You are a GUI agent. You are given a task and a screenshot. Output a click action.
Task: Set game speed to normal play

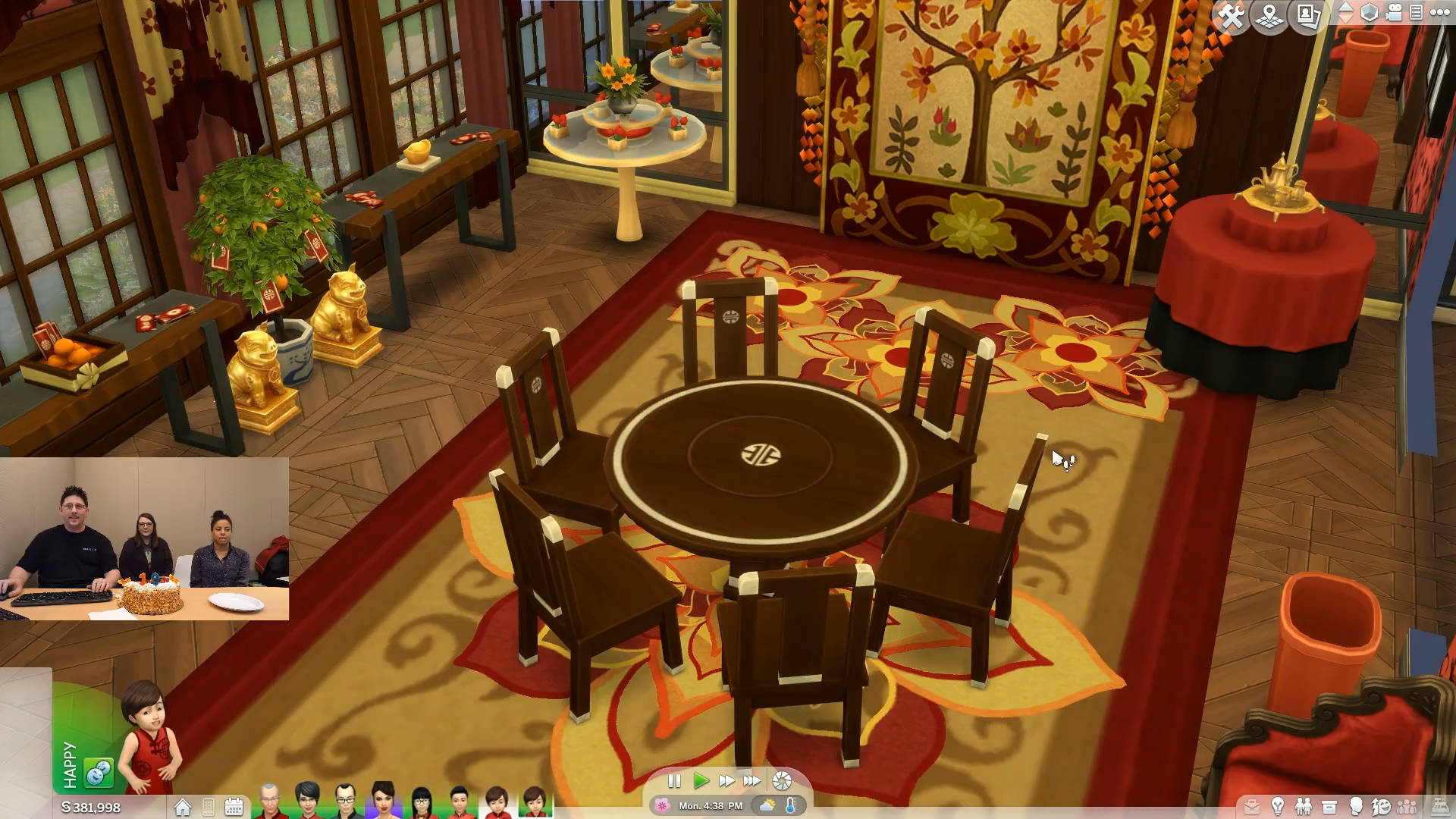coord(701,781)
